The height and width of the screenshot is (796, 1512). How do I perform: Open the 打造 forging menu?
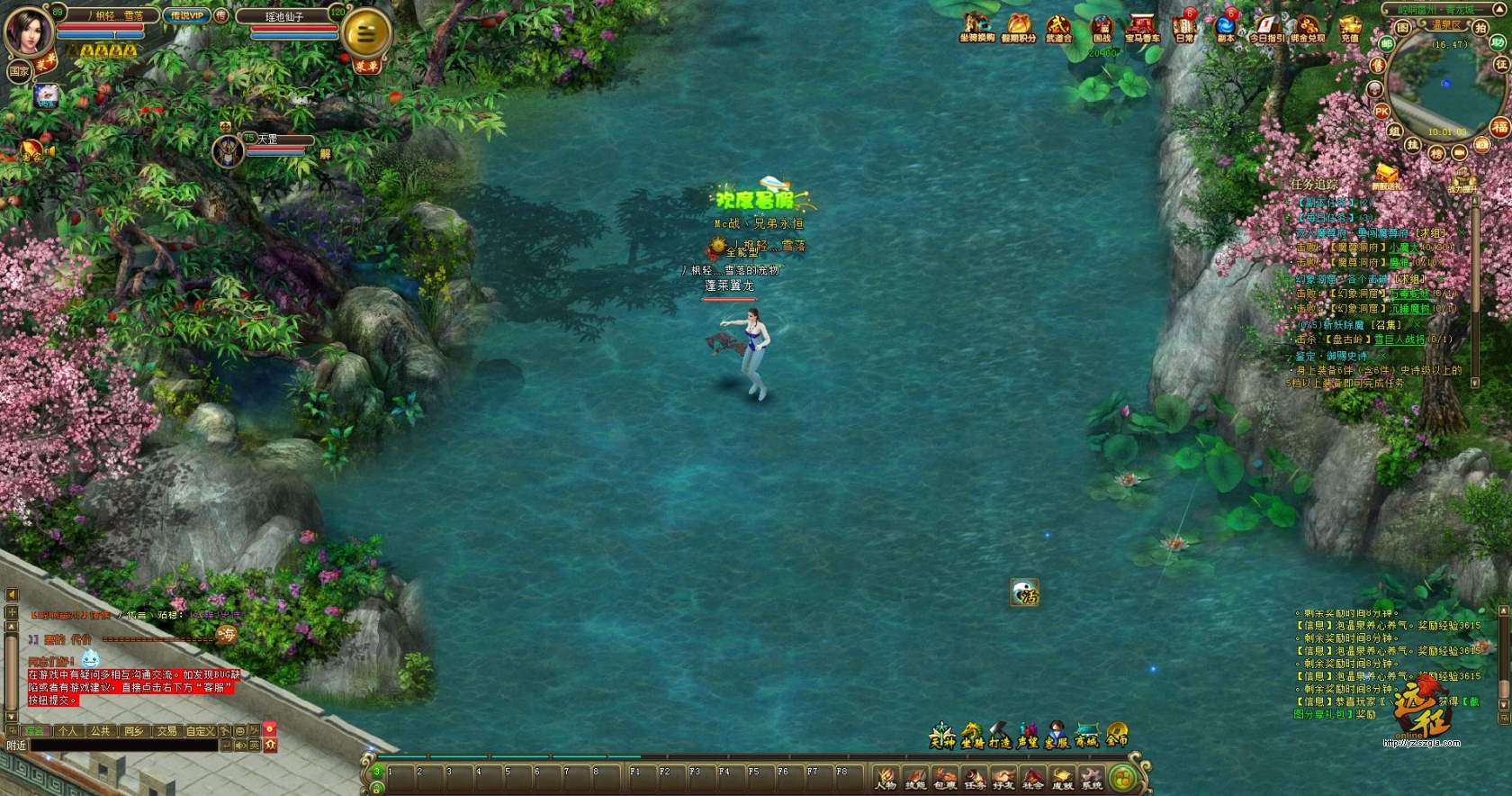(x=1000, y=737)
